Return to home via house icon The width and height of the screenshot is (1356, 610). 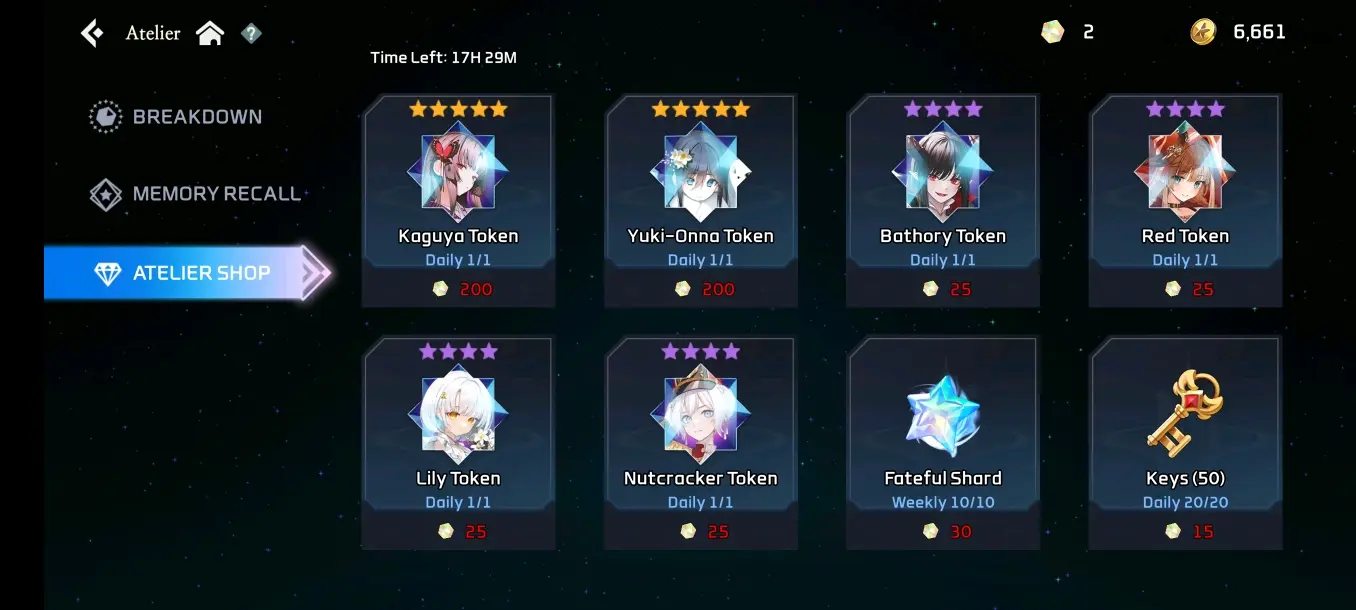coord(210,33)
